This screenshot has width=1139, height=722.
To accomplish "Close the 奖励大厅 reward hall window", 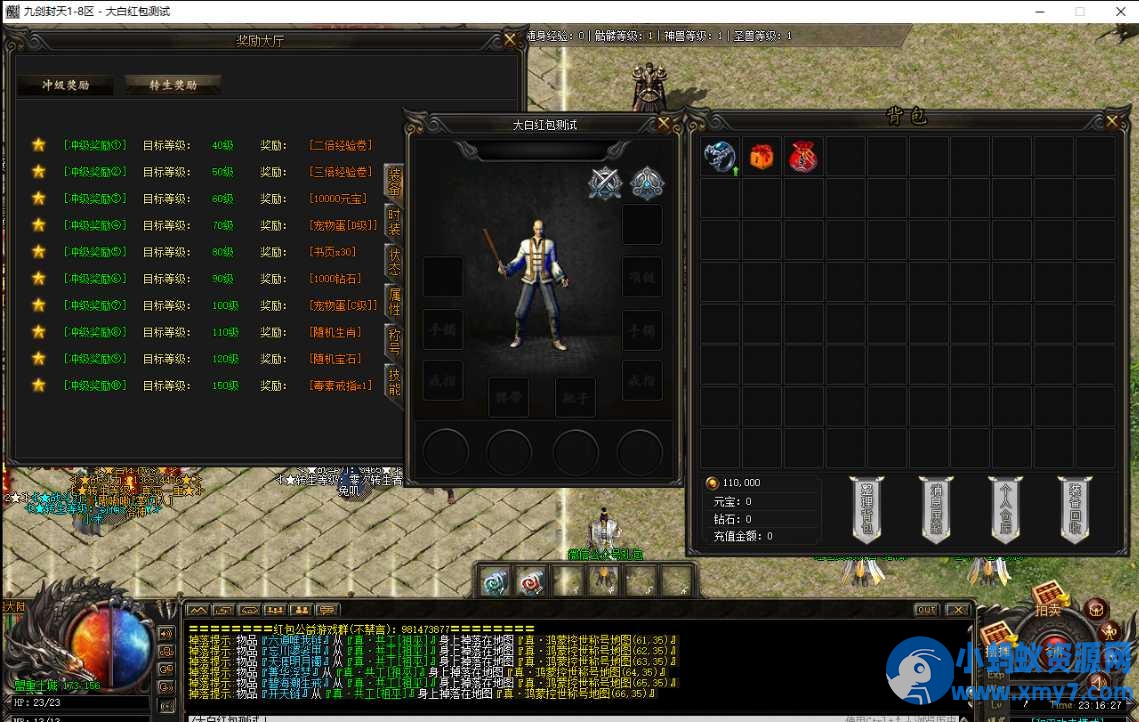I will [x=510, y=40].
